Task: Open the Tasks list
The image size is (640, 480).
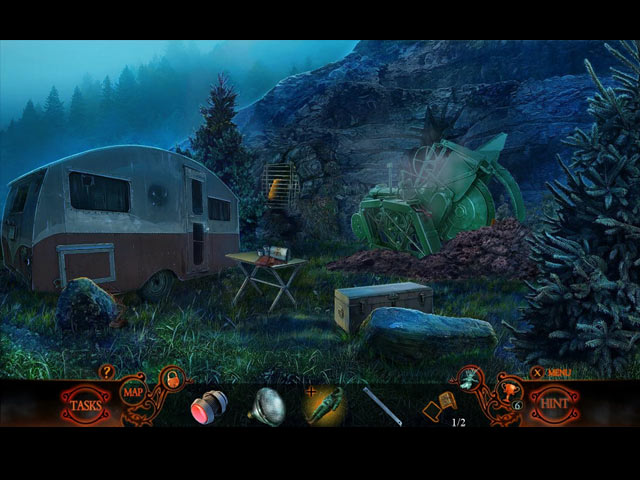Action: pos(85,405)
